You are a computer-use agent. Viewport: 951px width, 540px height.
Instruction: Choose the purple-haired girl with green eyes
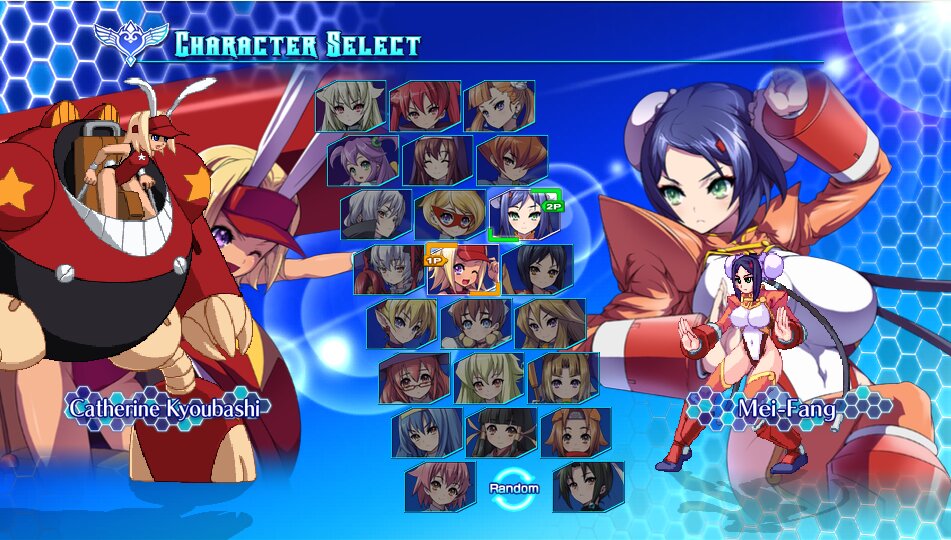(362, 160)
